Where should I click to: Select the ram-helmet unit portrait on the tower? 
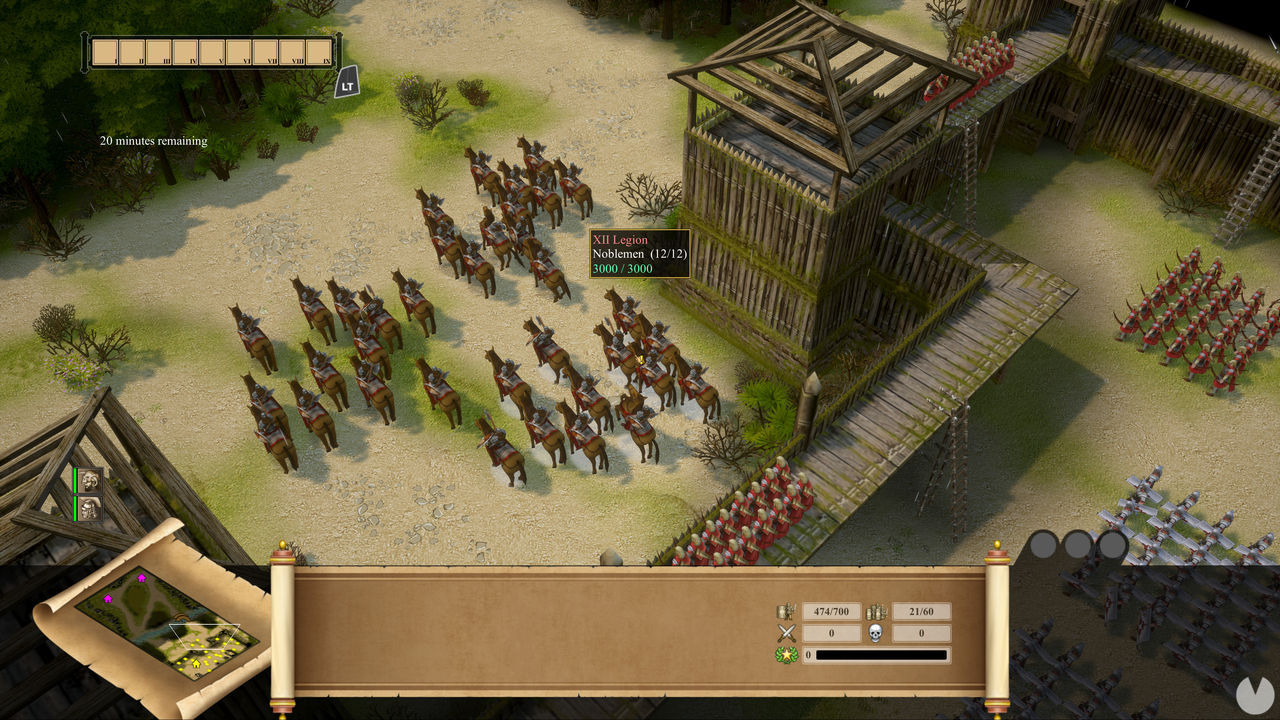[91, 480]
